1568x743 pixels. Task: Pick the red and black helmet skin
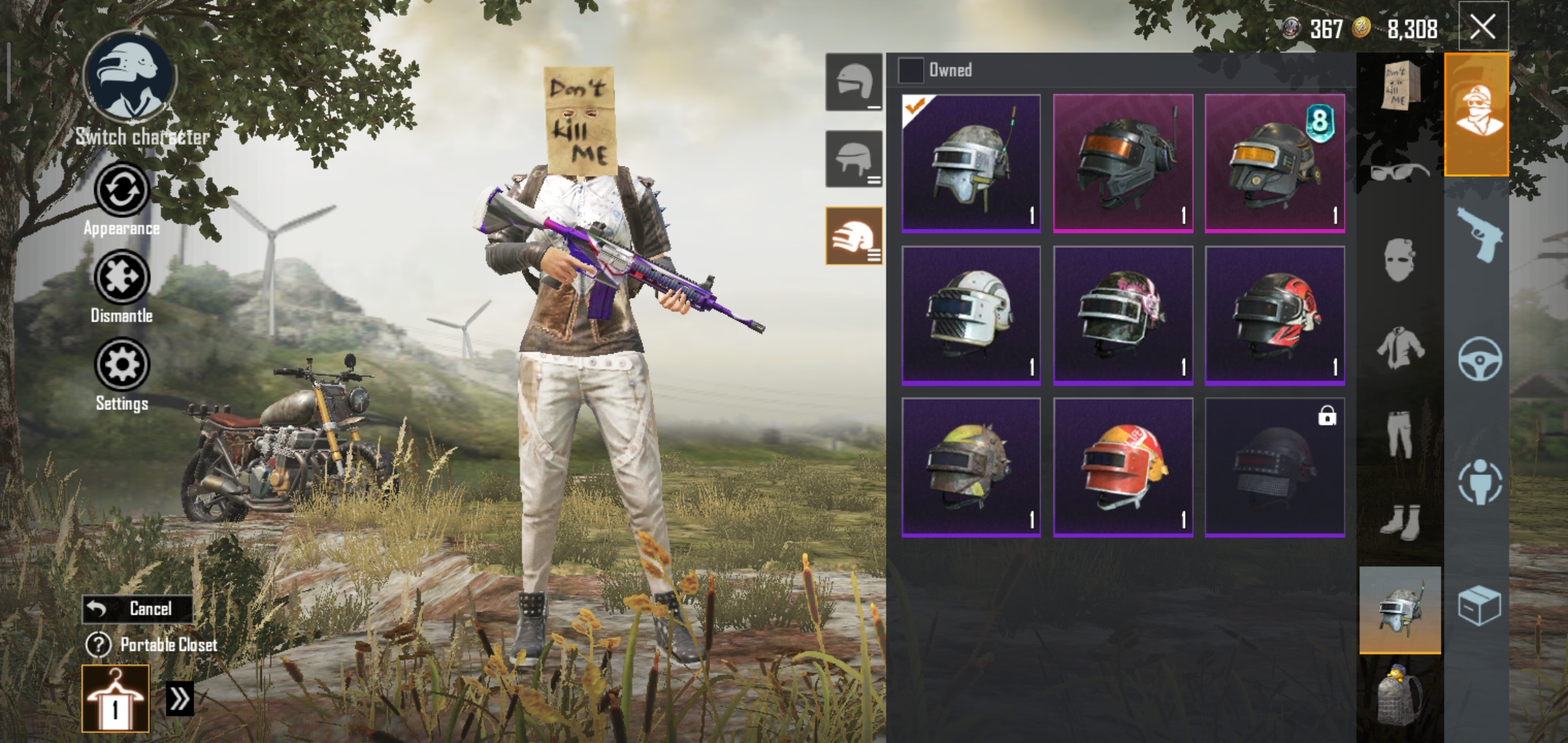(1274, 315)
